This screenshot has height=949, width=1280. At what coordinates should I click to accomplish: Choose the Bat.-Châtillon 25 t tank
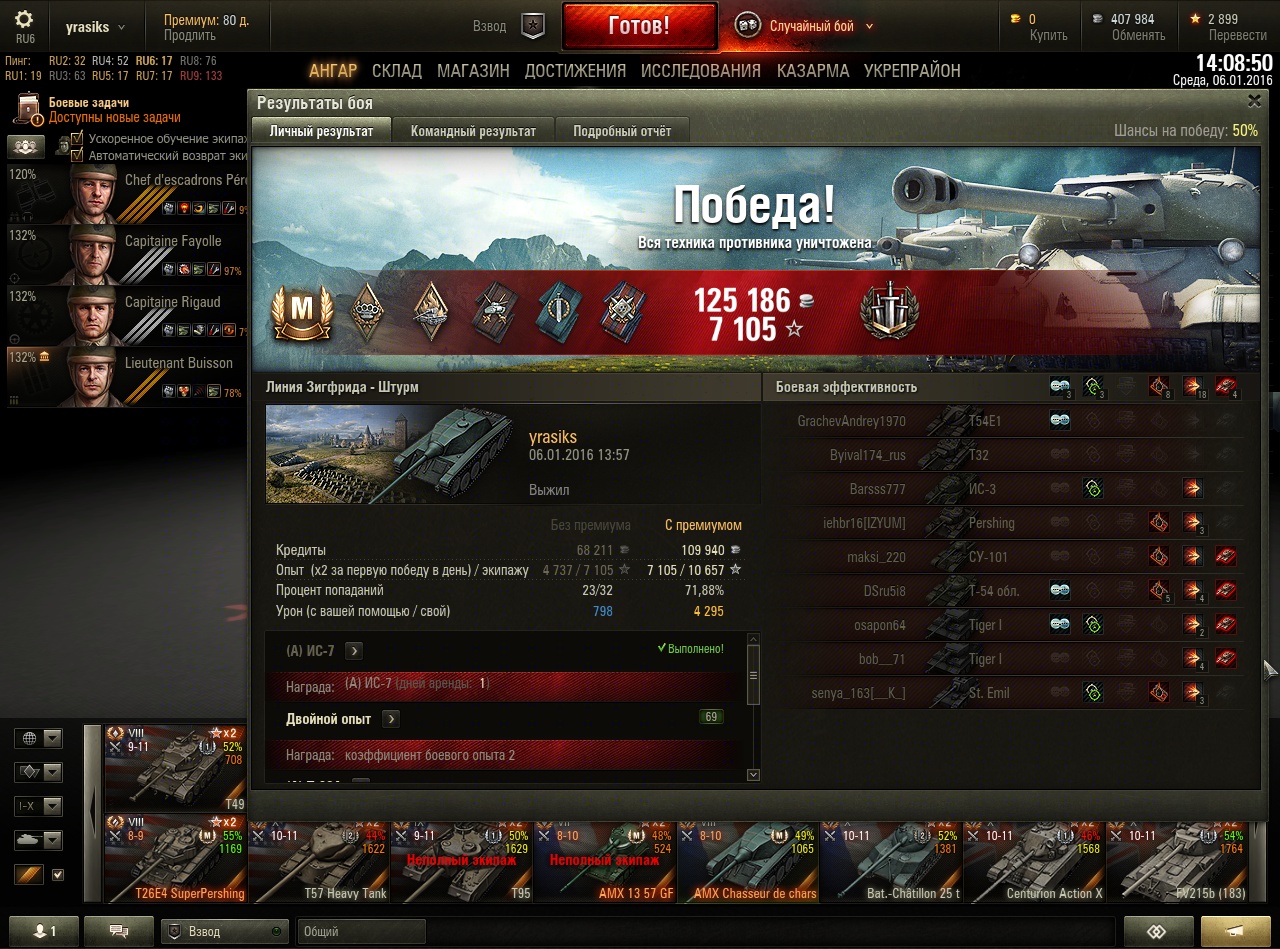point(890,860)
